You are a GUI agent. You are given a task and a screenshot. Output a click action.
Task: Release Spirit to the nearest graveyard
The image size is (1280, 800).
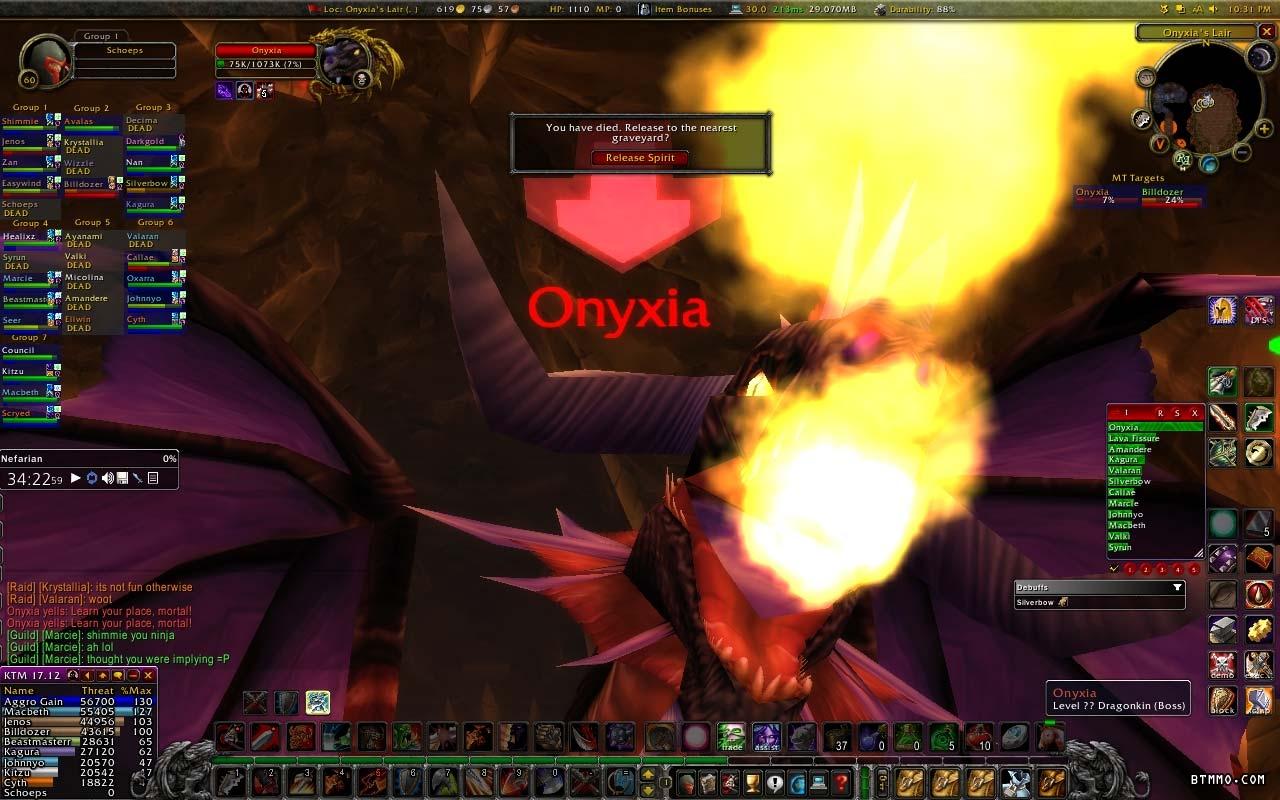point(639,158)
